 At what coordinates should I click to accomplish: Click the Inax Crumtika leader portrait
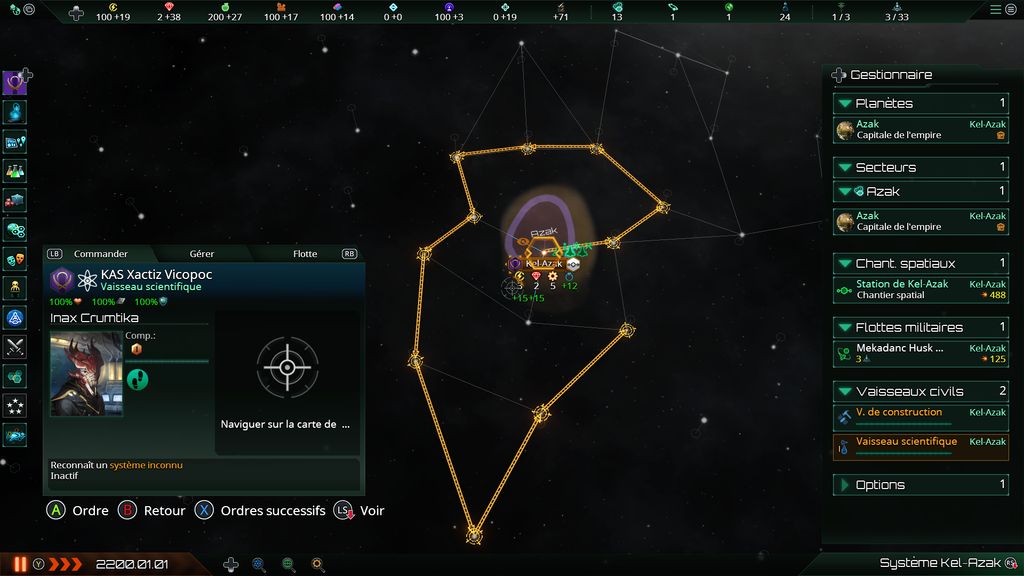click(x=86, y=374)
